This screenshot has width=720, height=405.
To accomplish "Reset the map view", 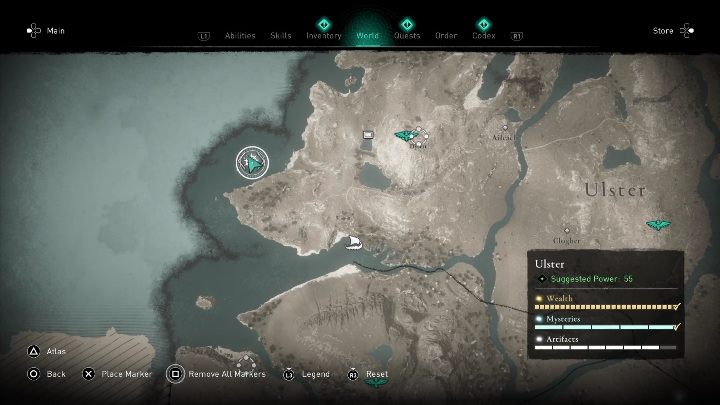I will pyautogui.click(x=367, y=374).
